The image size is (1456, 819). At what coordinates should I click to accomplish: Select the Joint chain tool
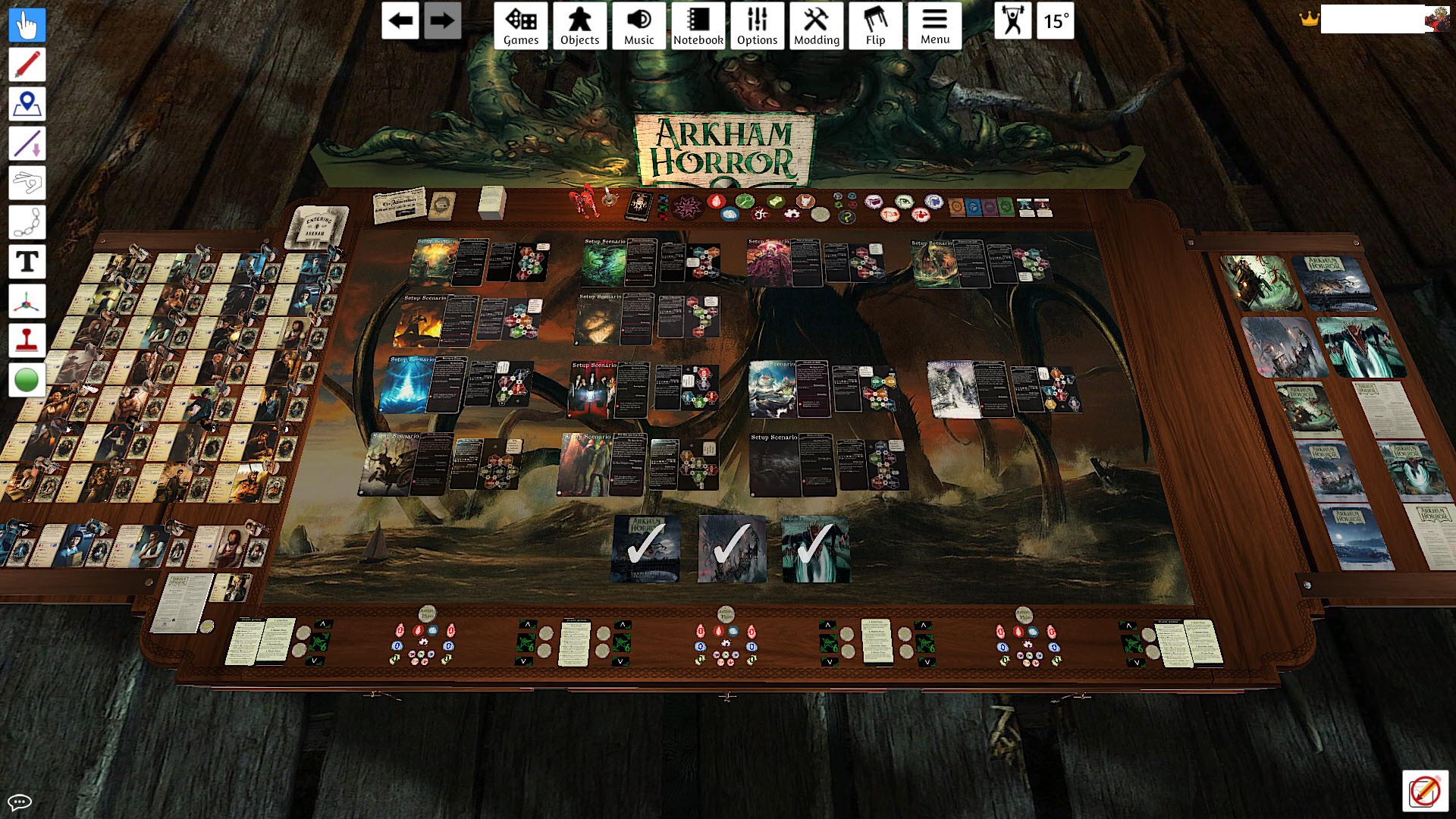pos(27,221)
